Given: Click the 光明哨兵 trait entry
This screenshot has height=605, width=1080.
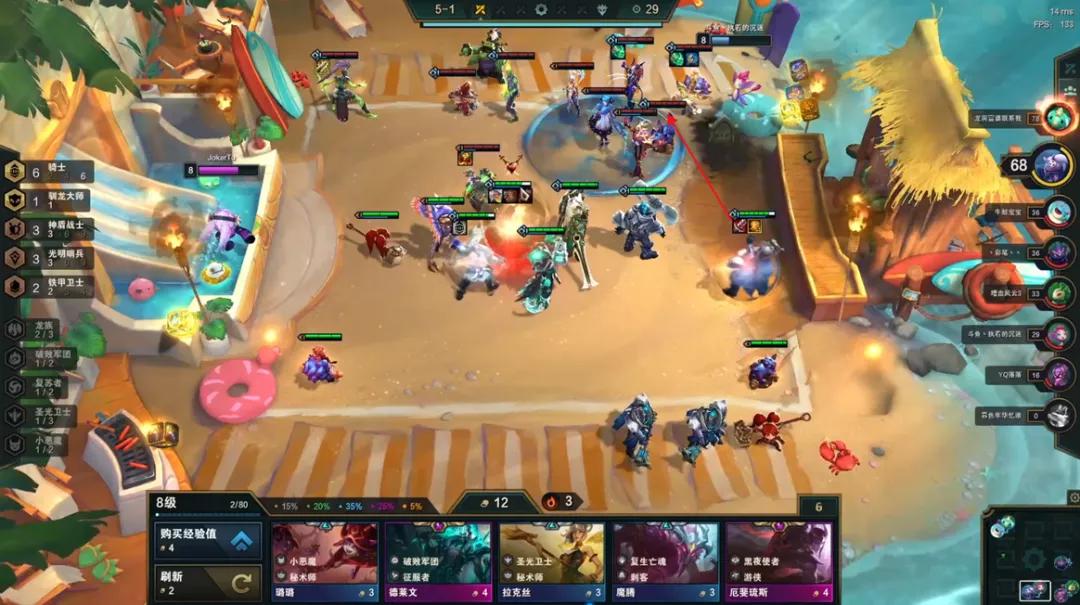Looking at the screenshot, I should pyautogui.click(x=50, y=258).
